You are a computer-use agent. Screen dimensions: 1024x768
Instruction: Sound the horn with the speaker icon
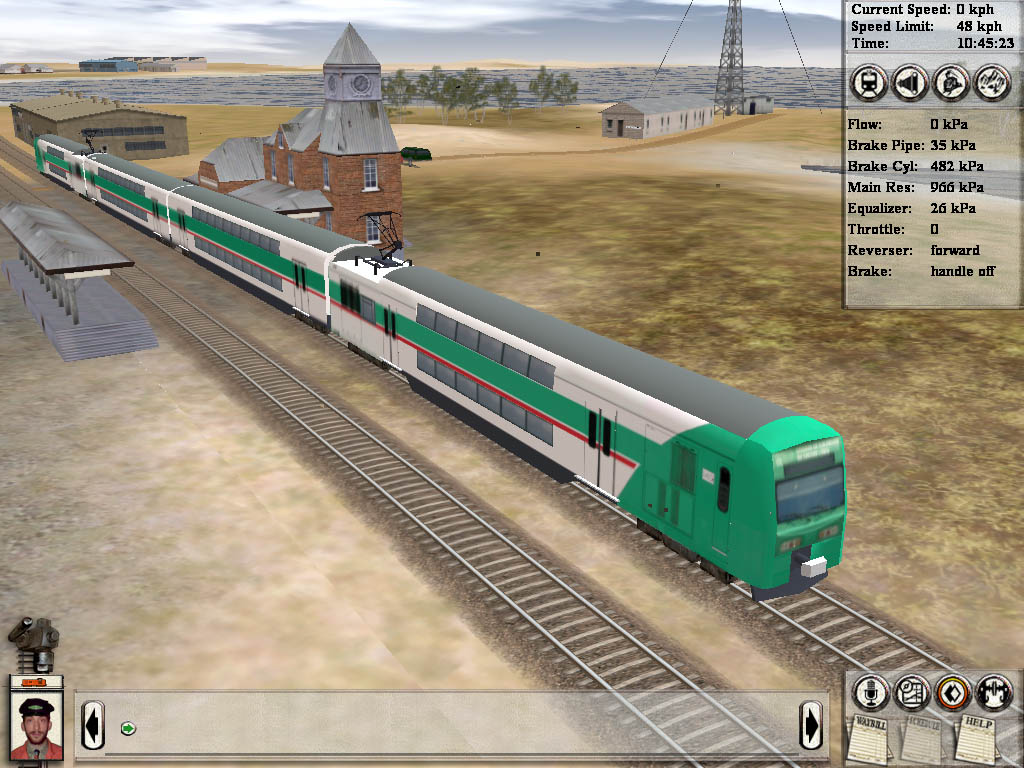[x=910, y=83]
